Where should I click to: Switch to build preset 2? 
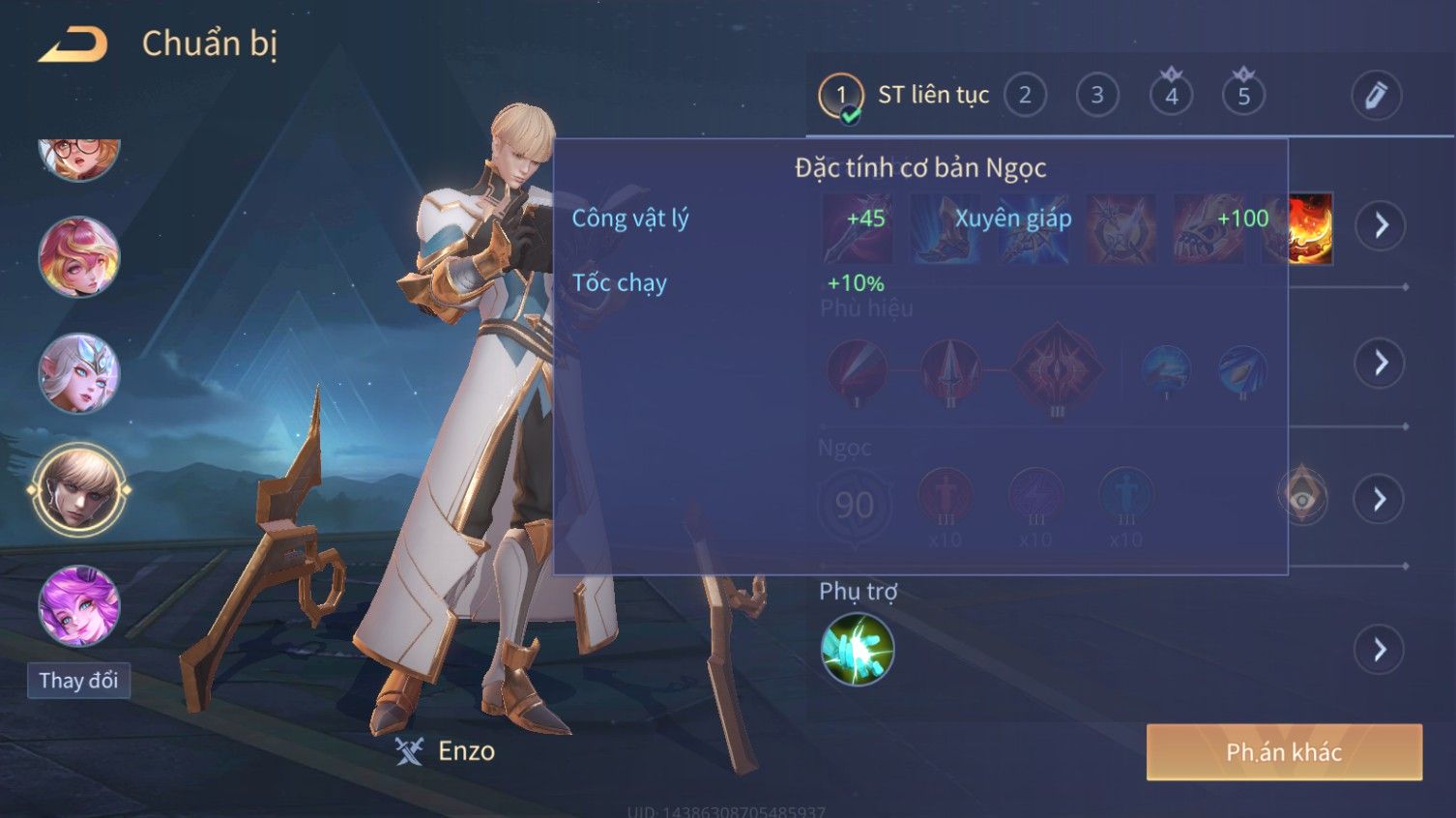(x=1025, y=96)
